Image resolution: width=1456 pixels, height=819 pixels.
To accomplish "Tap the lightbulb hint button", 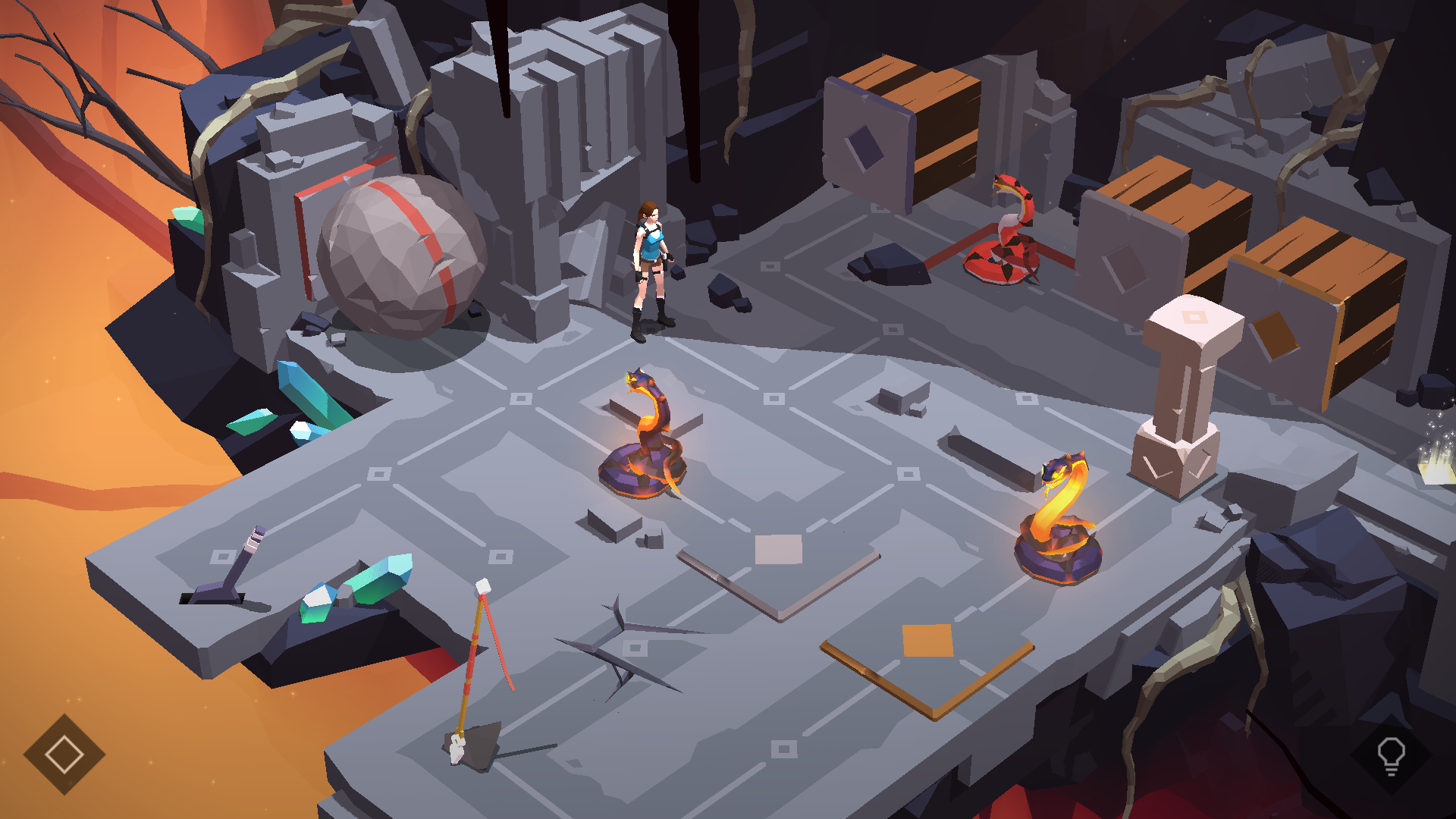I will [1391, 755].
